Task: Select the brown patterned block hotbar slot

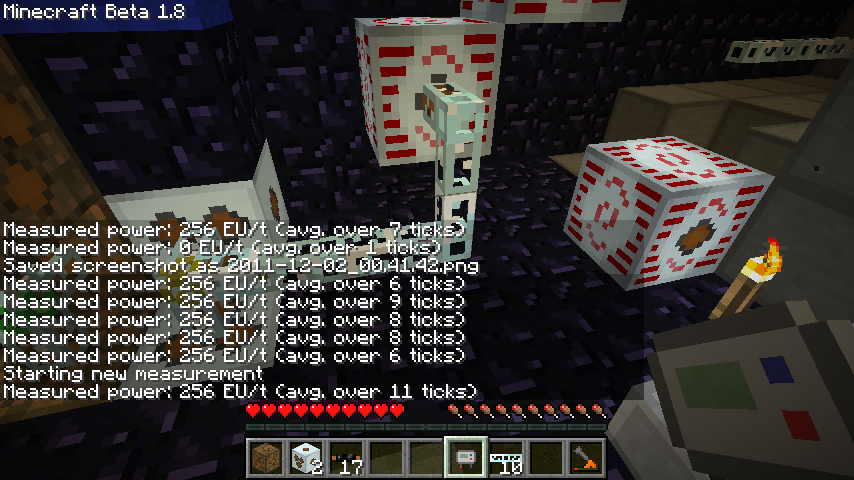Action: coord(267,458)
